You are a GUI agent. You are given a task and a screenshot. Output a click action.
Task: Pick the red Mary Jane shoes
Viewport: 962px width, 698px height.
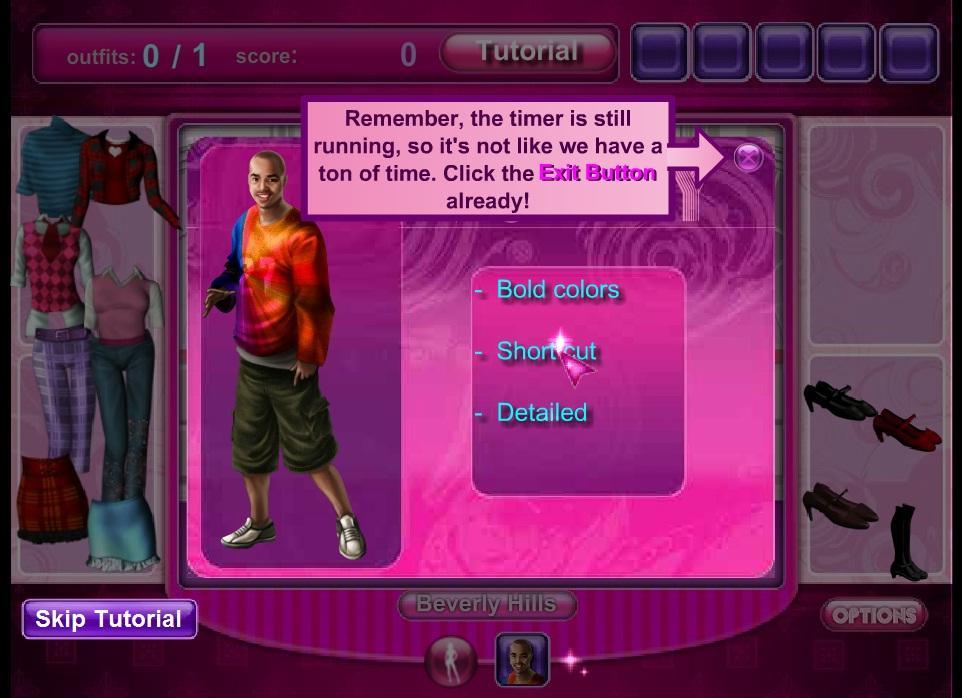coord(906,428)
